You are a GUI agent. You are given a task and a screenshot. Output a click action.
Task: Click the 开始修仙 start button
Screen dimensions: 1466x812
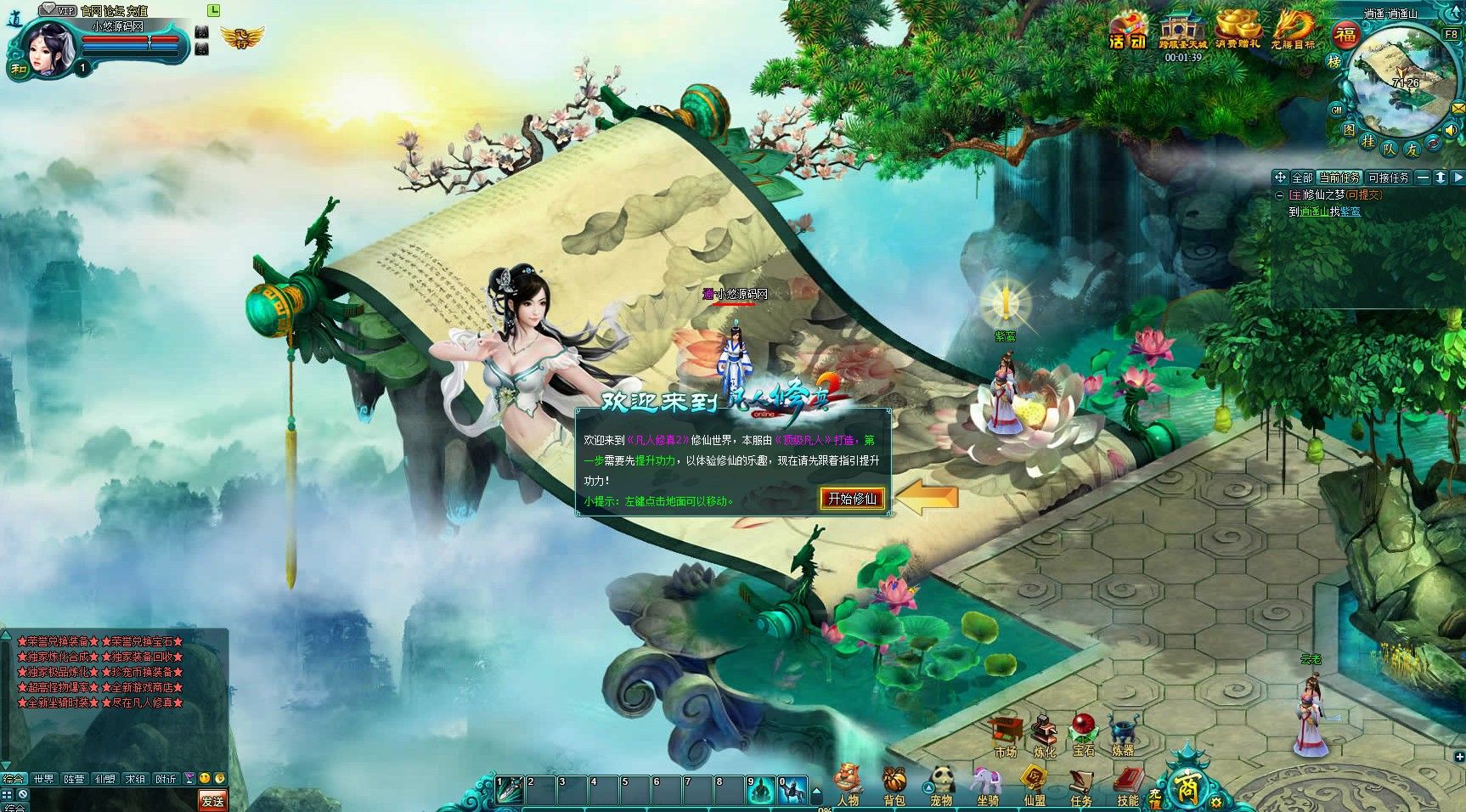point(852,499)
